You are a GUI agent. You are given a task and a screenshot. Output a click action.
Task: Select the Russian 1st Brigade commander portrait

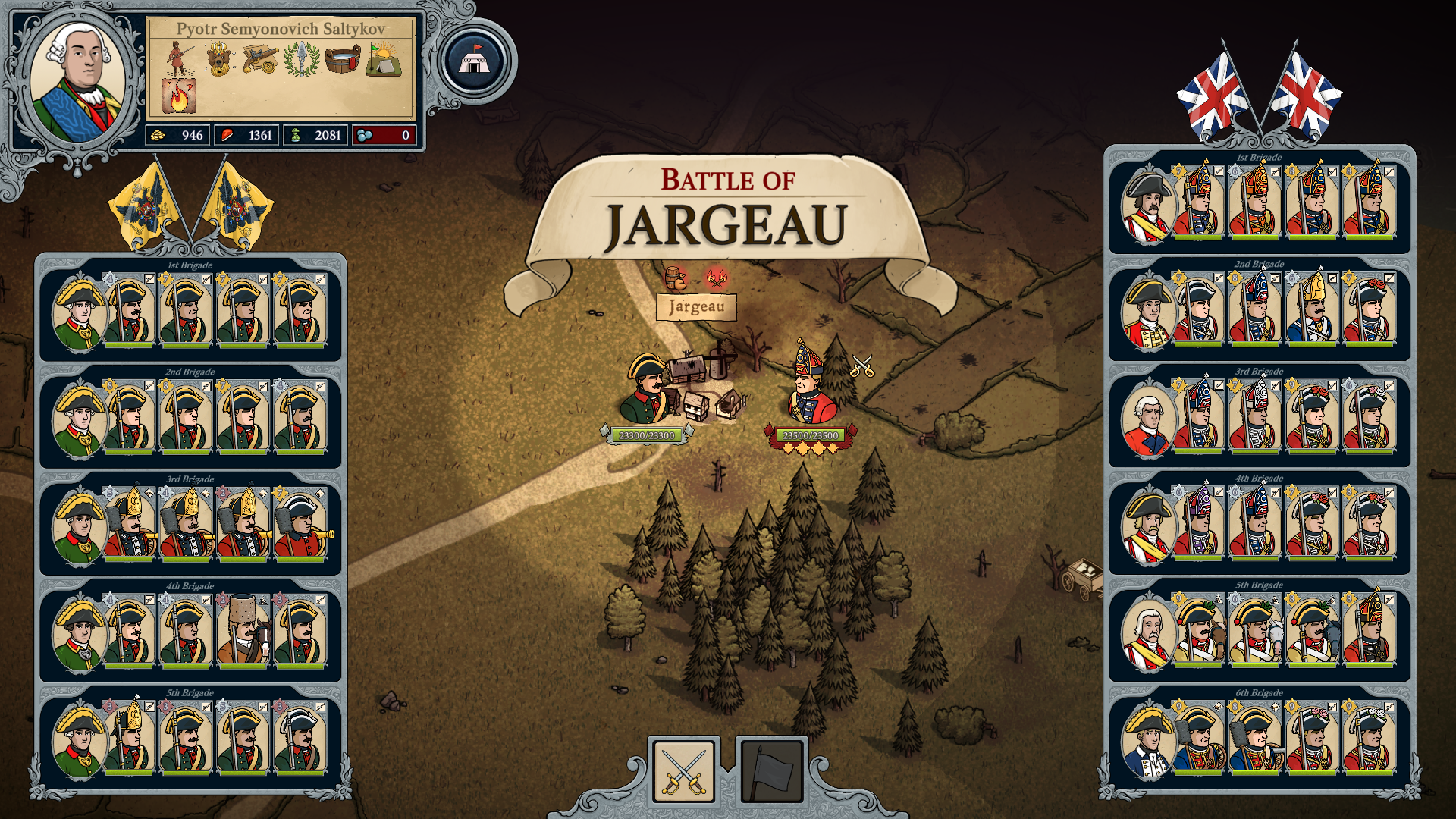tap(79, 313)
